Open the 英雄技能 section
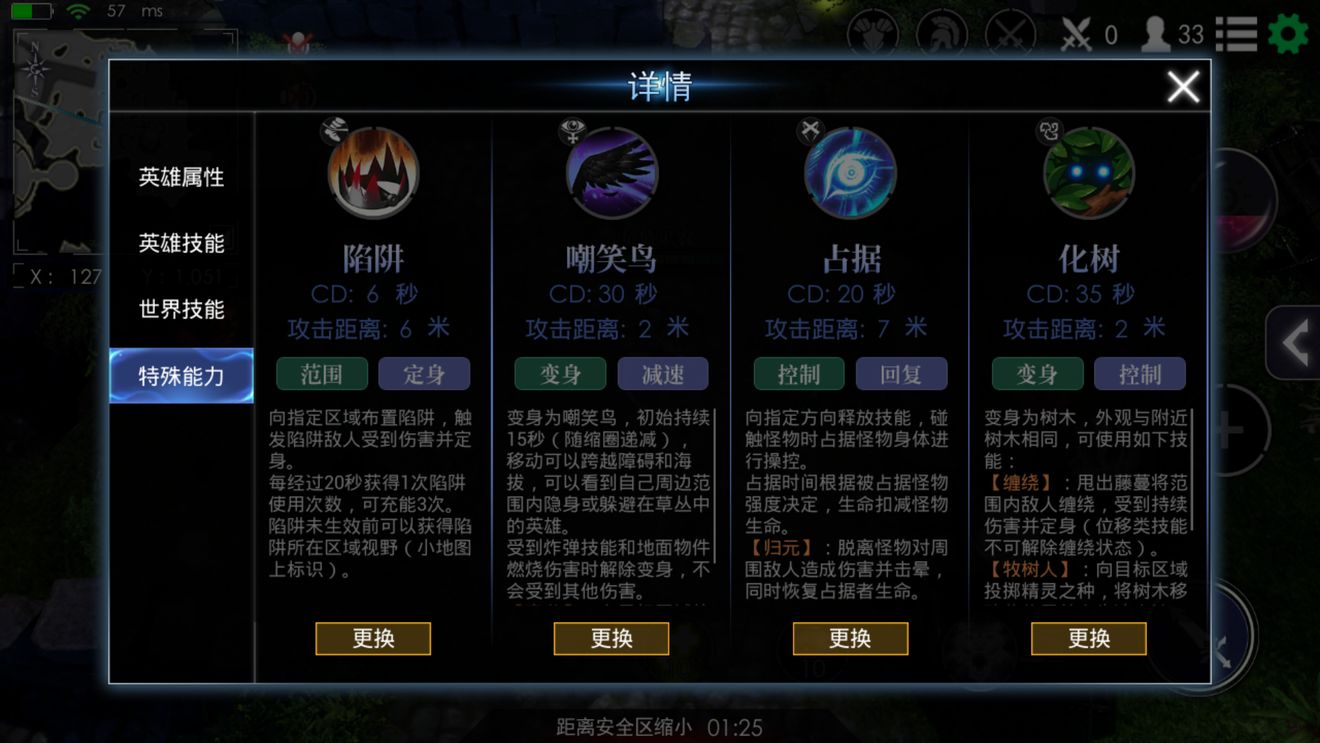 coord(181,243)
